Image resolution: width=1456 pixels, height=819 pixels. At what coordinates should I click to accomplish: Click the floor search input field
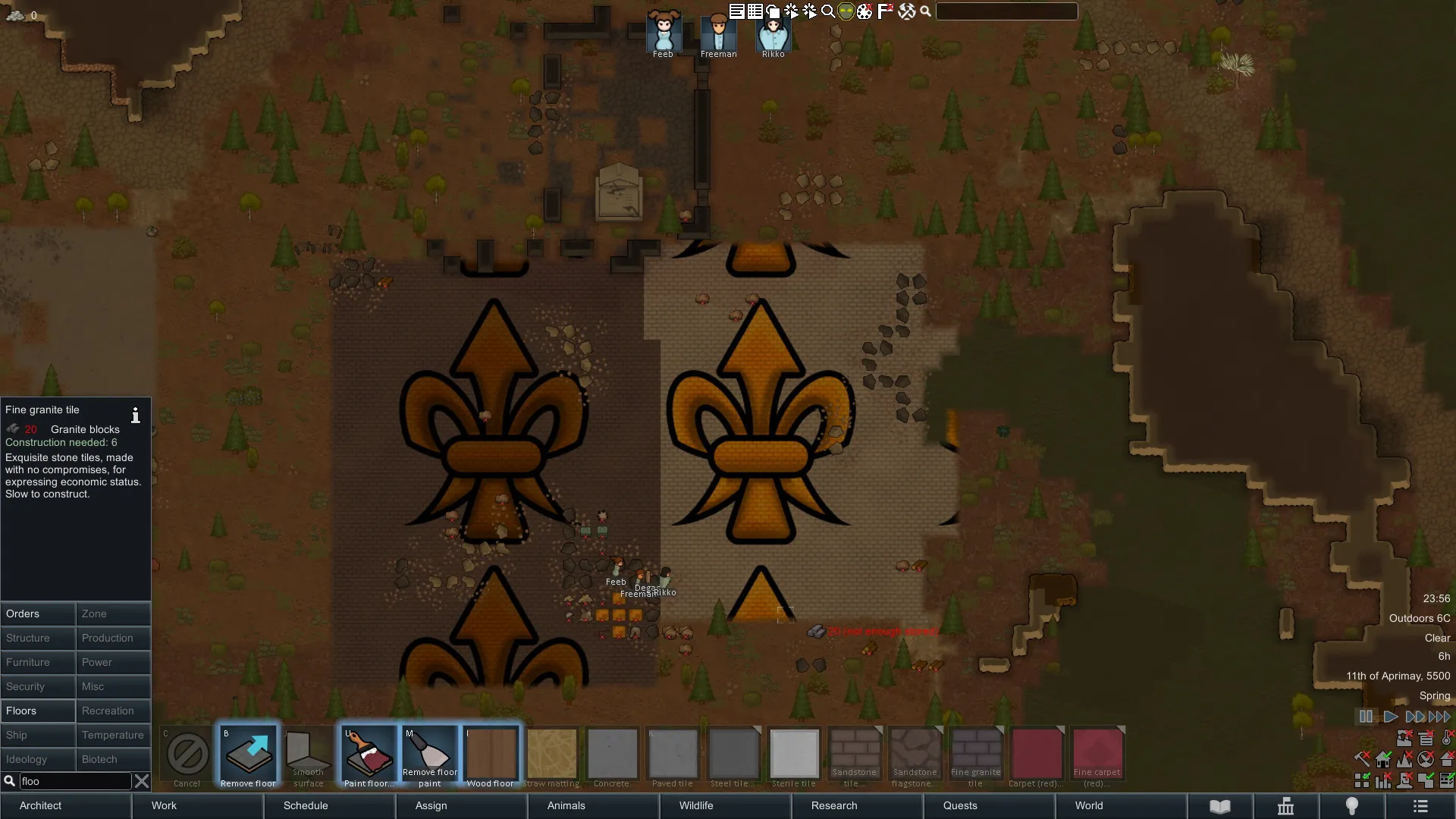click(x=74, y=781)
